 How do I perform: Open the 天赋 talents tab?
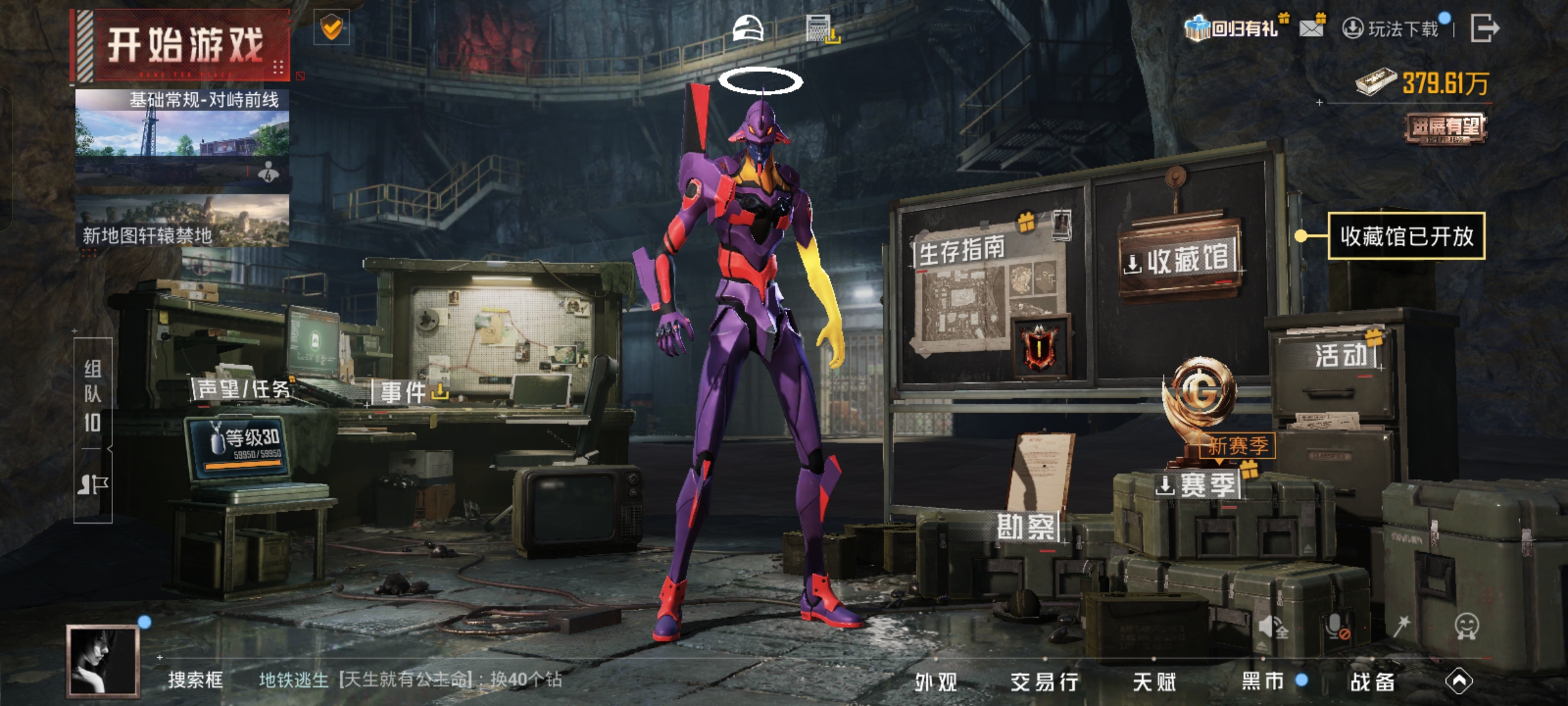tap(1154, 682)
